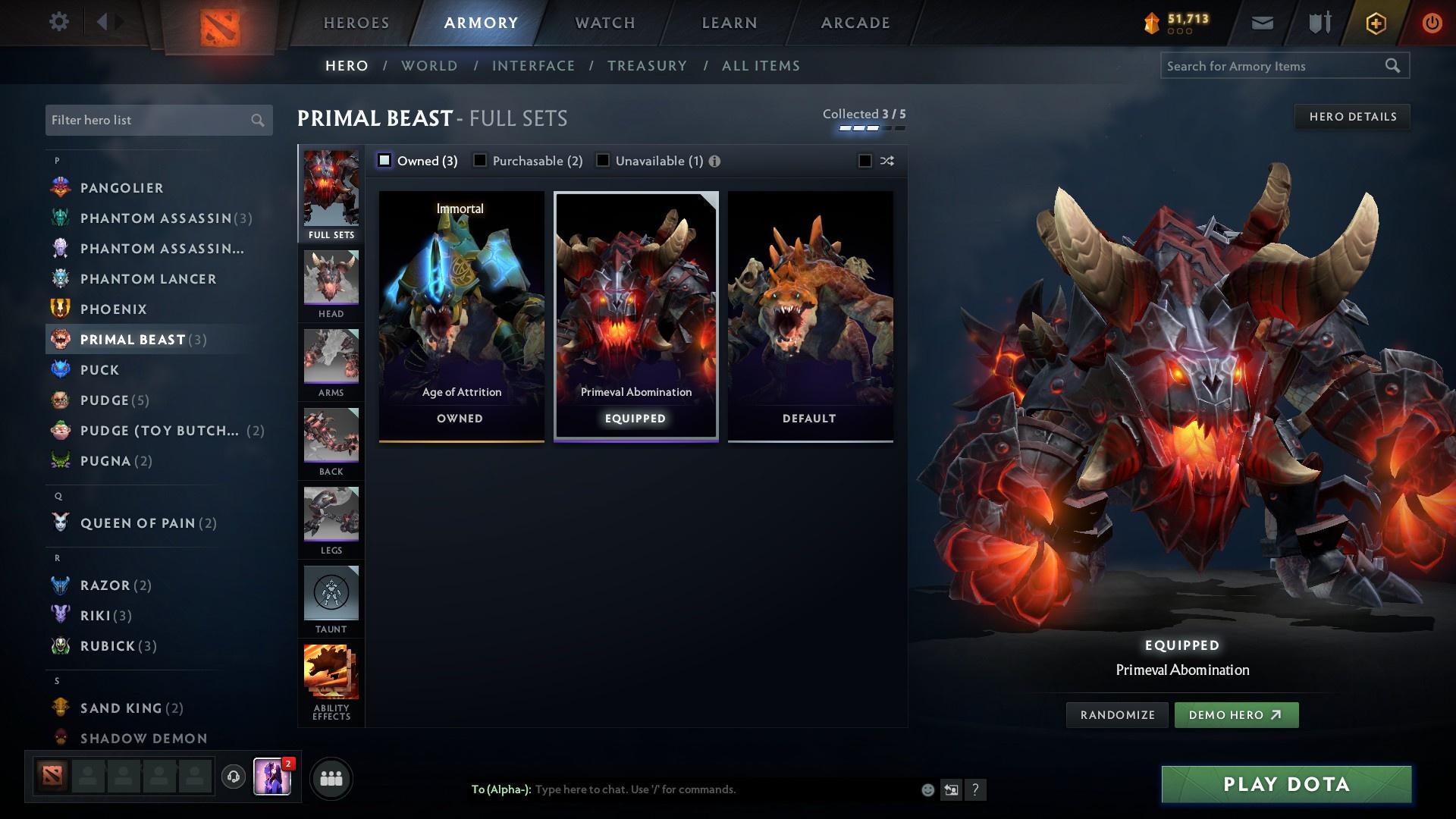Enable the Unavailable filter checkbox

pyautogui.click(x=603, y=160)
